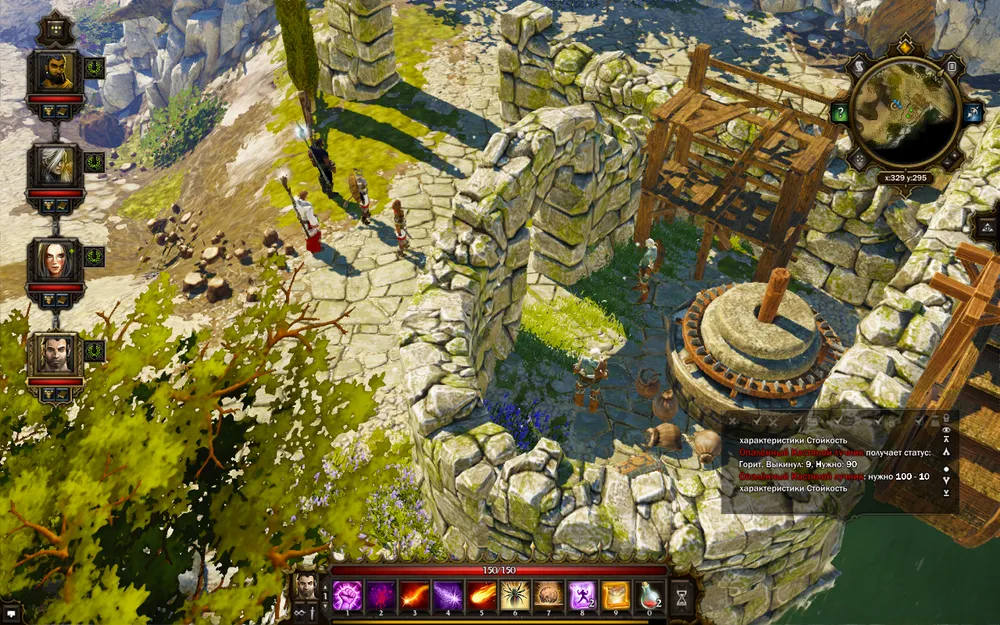The image size is (1000, 625).
Task: Open the minimap
Action: [x=904, y=108]
